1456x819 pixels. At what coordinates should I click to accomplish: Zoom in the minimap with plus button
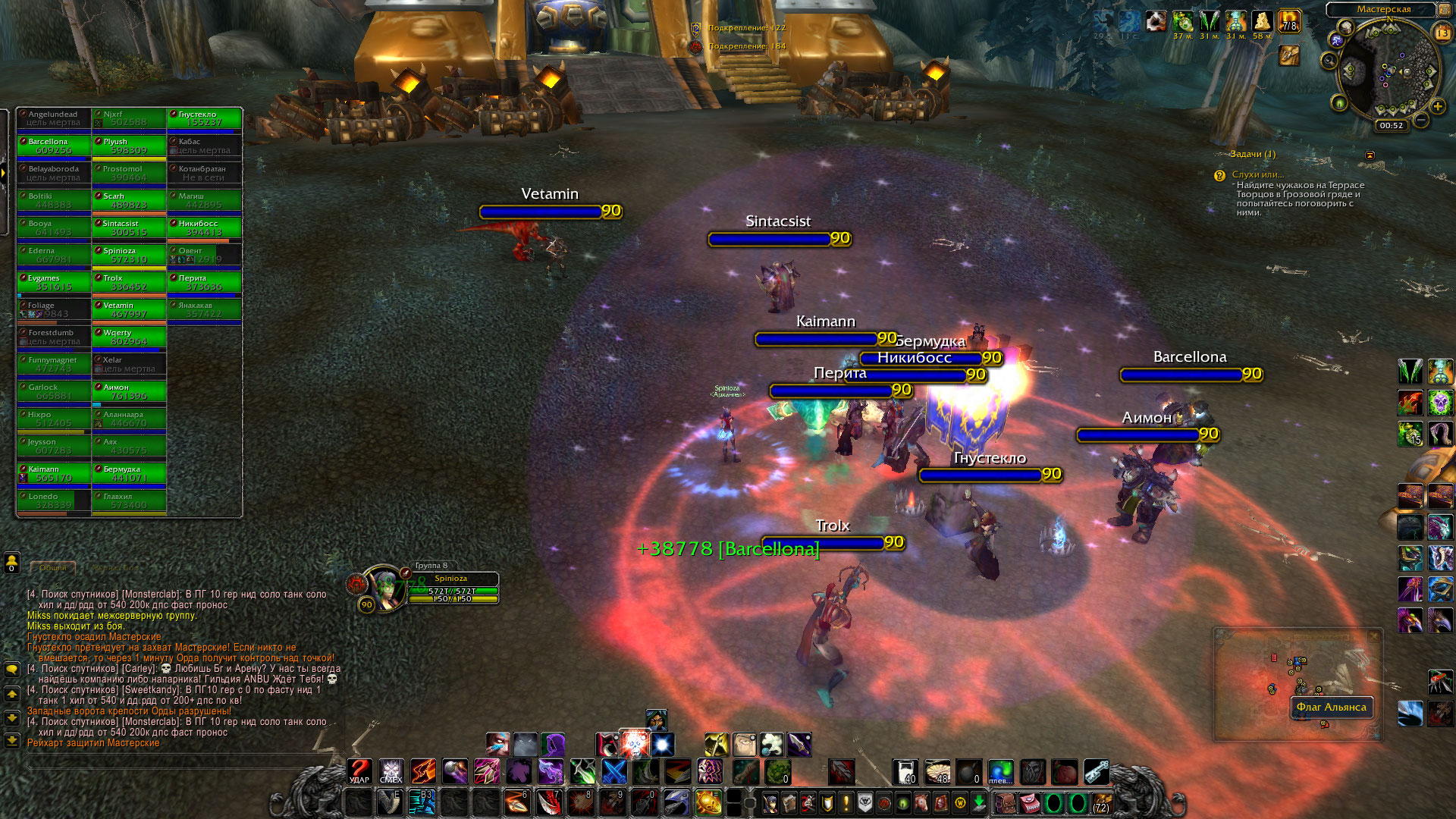pyautogui.click(x=1437, y=107)
